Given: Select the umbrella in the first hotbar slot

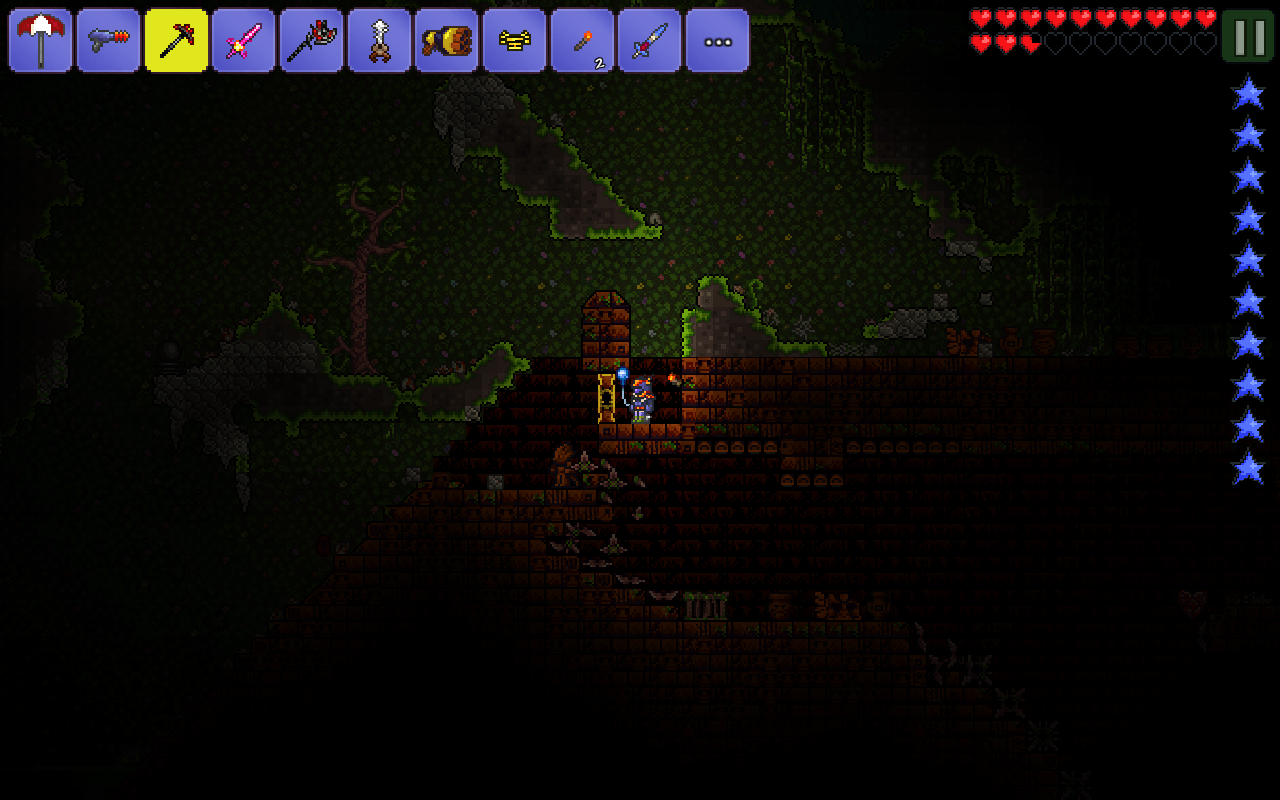Looking at the screenshot, I should click(40, 40).
